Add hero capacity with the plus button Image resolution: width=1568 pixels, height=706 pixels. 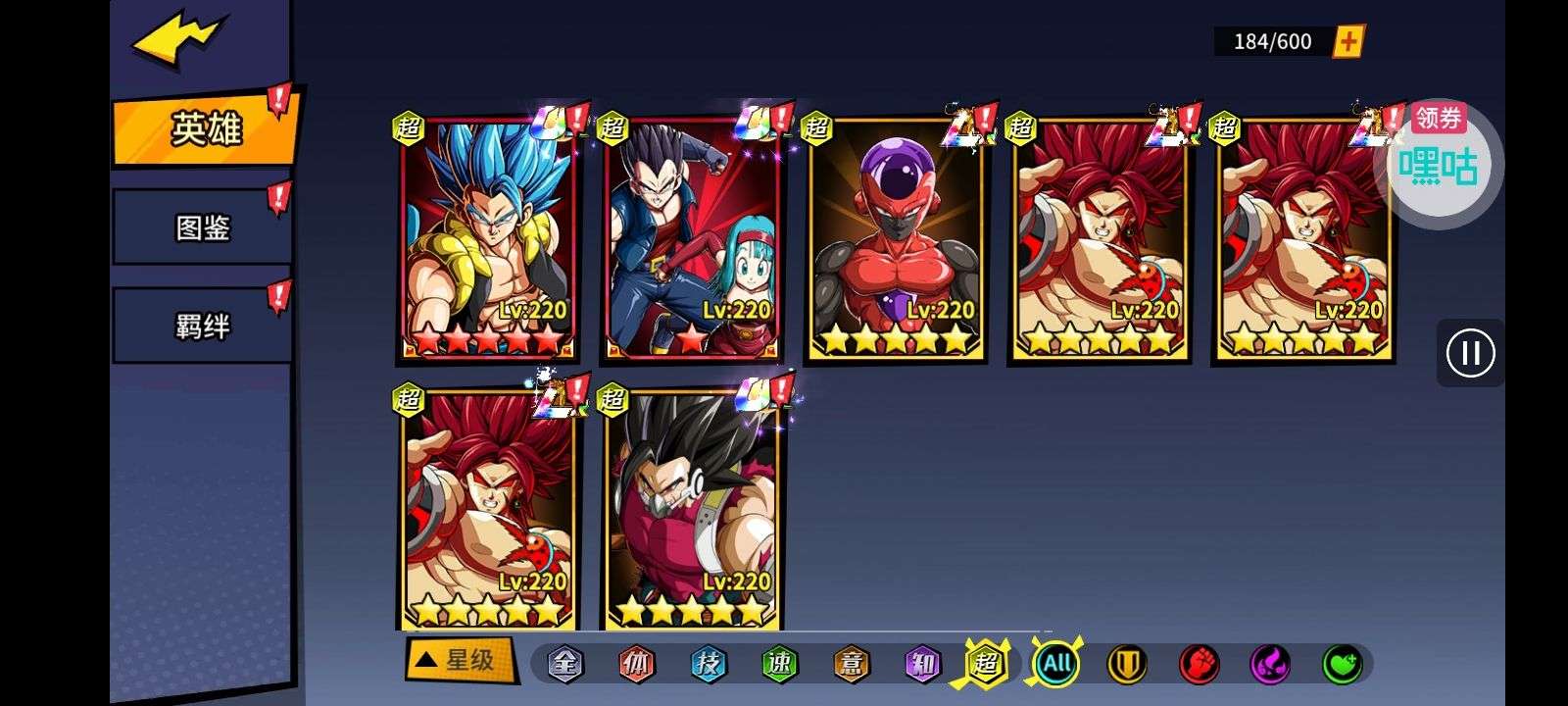(1348, 41)
